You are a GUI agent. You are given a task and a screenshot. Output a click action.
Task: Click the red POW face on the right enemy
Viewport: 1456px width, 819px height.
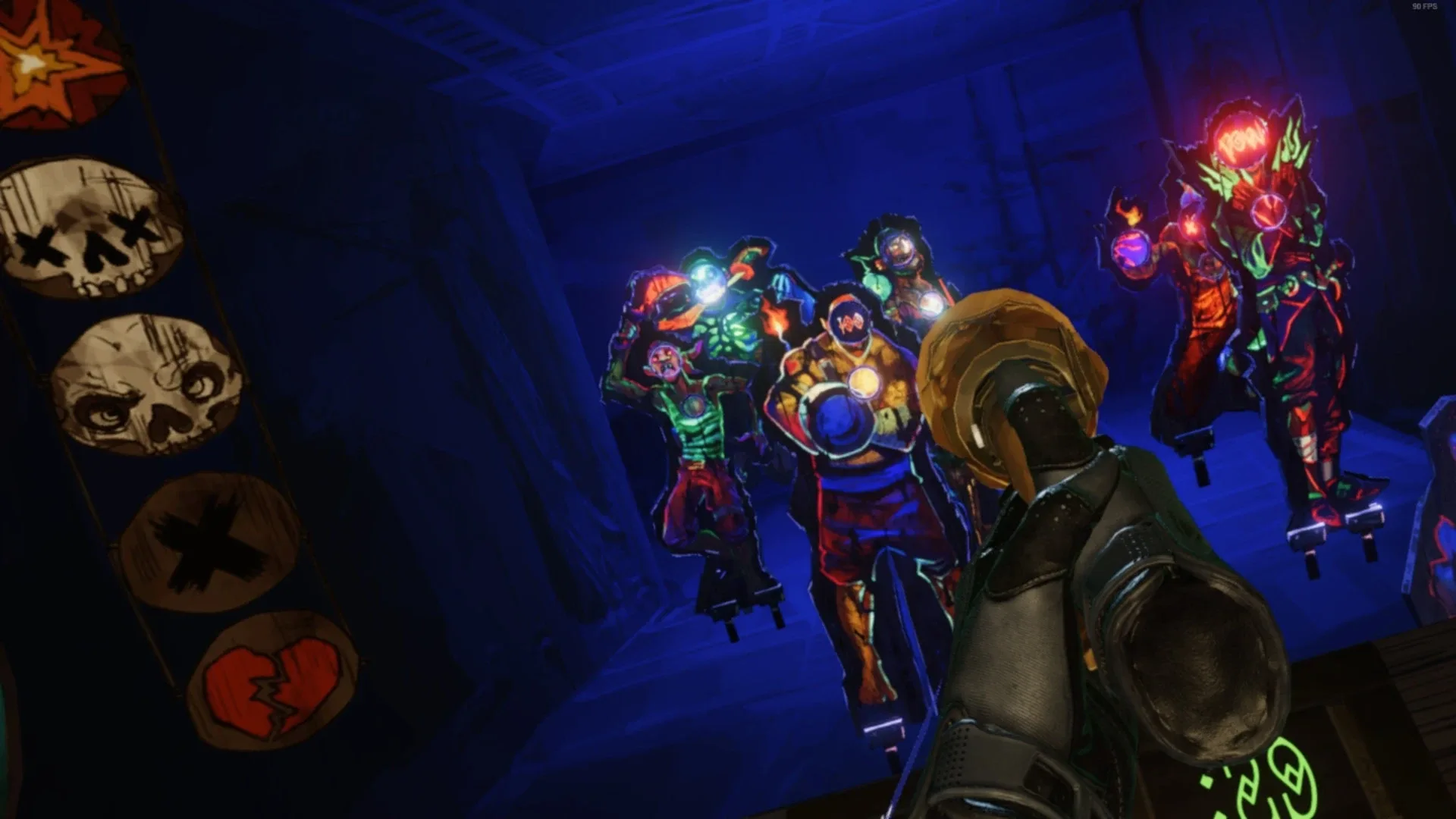(x=1241, y=140)
